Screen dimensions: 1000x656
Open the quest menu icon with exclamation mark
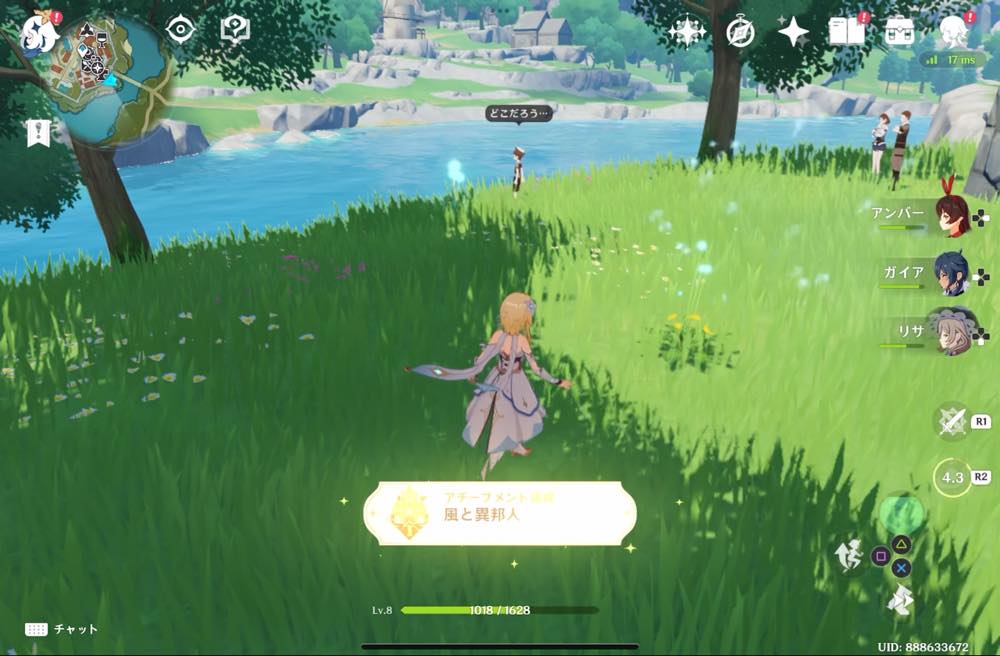coord(235,30)
